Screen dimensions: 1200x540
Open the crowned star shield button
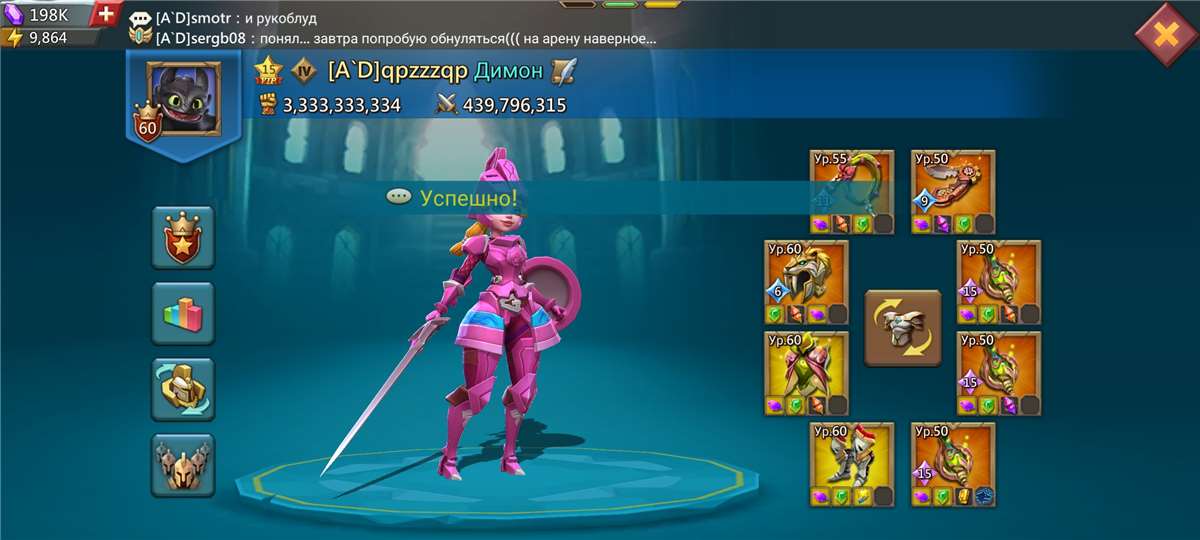[x=182, y=238]
